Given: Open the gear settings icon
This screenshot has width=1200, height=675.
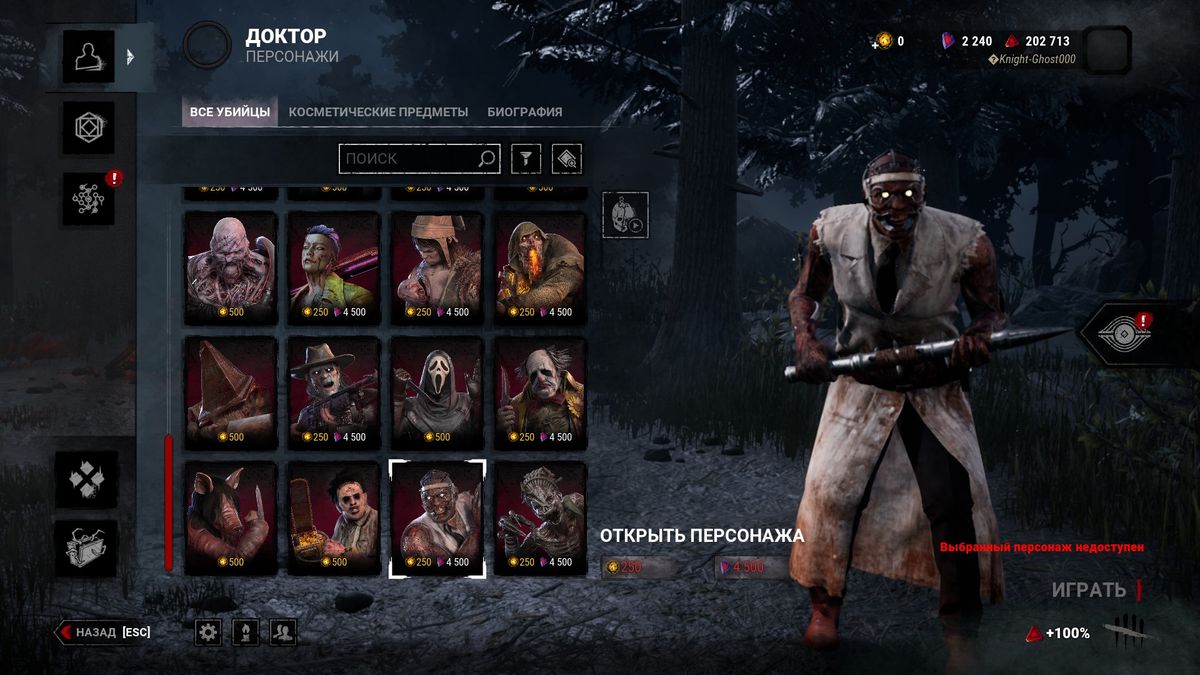Looking at the screenshot, I should click(208, 631).
